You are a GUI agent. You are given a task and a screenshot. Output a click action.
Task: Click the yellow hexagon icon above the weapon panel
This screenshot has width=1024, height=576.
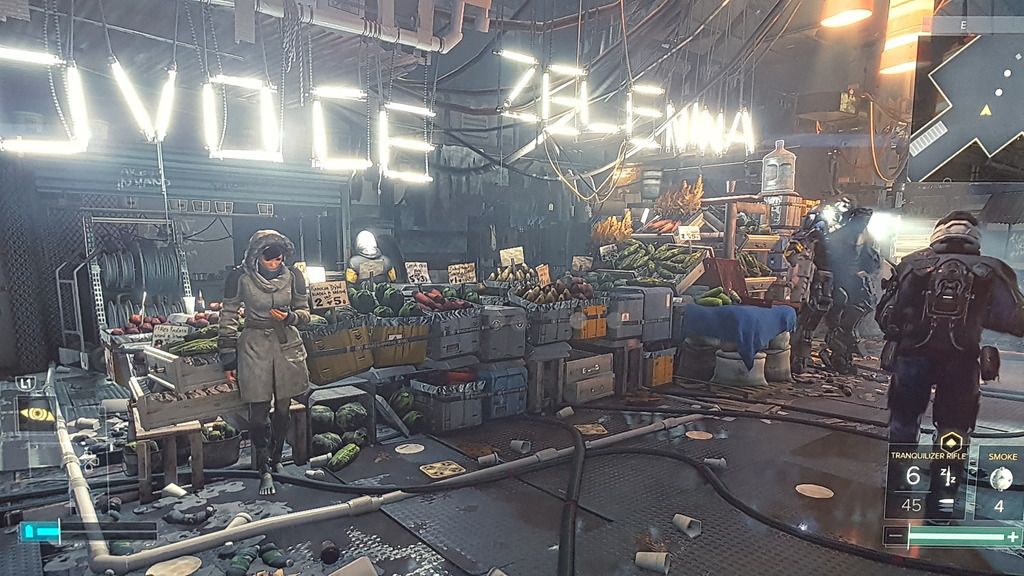pos(952,438)
